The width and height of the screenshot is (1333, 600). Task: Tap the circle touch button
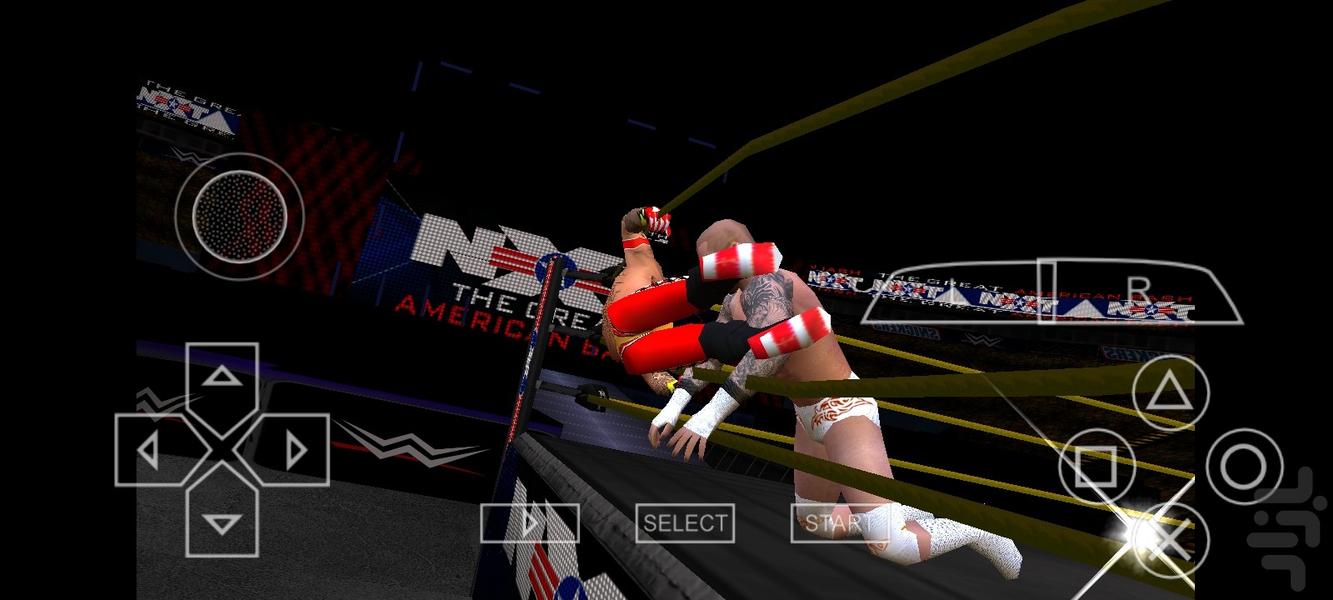(1244, 466)
